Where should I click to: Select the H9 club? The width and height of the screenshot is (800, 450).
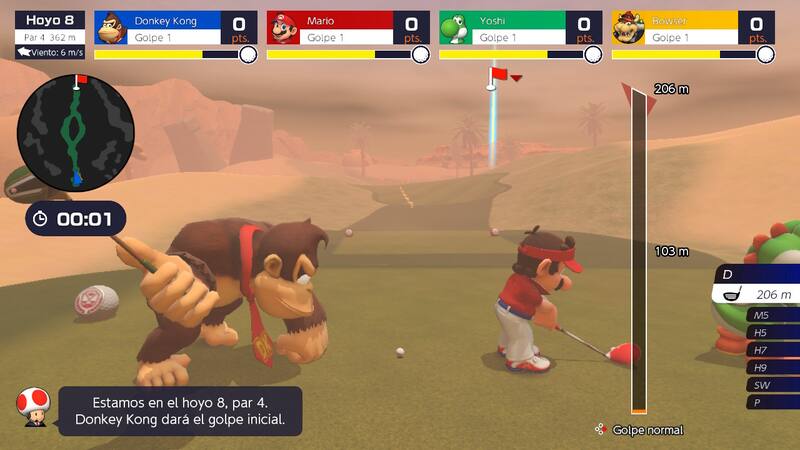[x=770, y=367]
